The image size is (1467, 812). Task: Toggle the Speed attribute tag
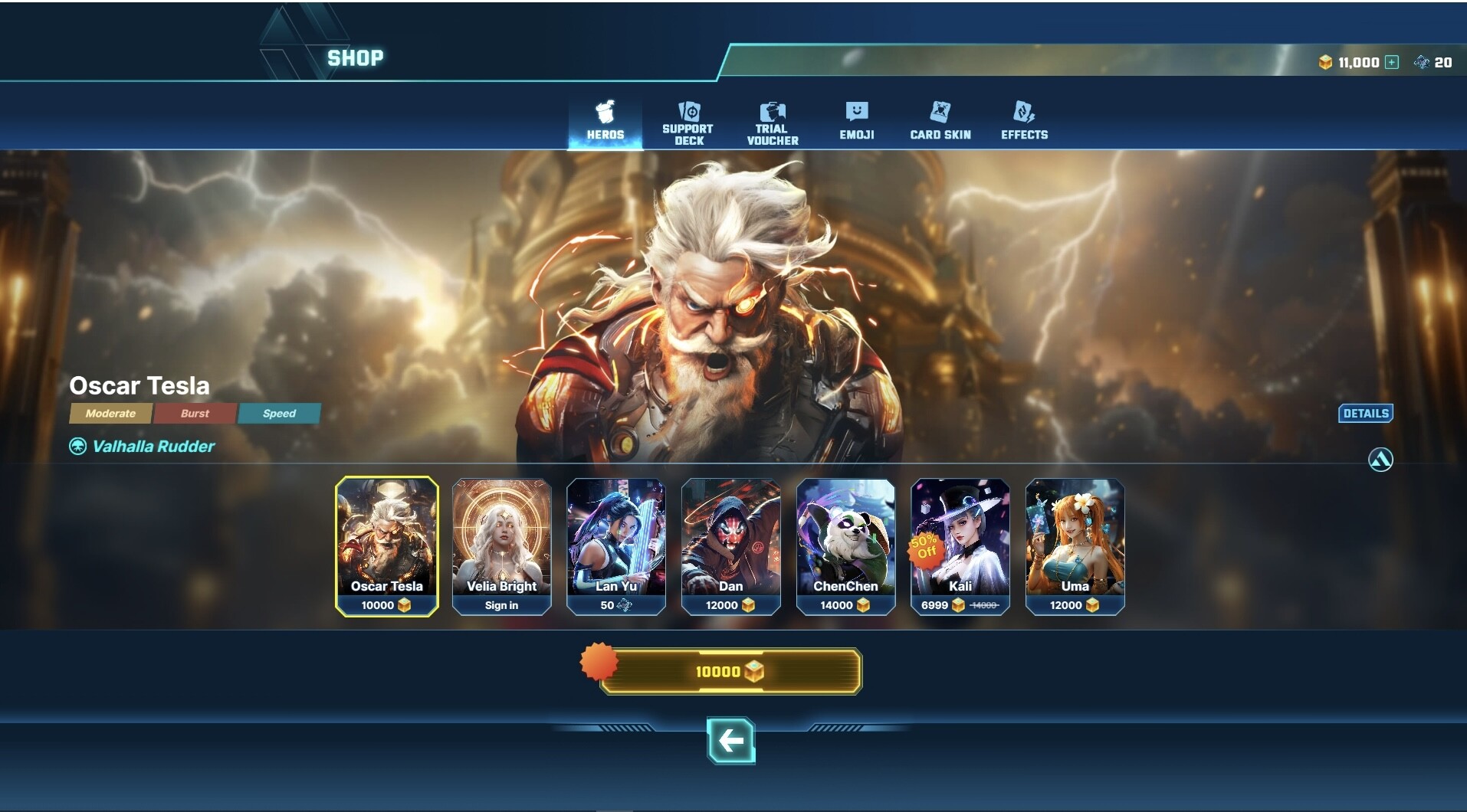tap(279, 414)
